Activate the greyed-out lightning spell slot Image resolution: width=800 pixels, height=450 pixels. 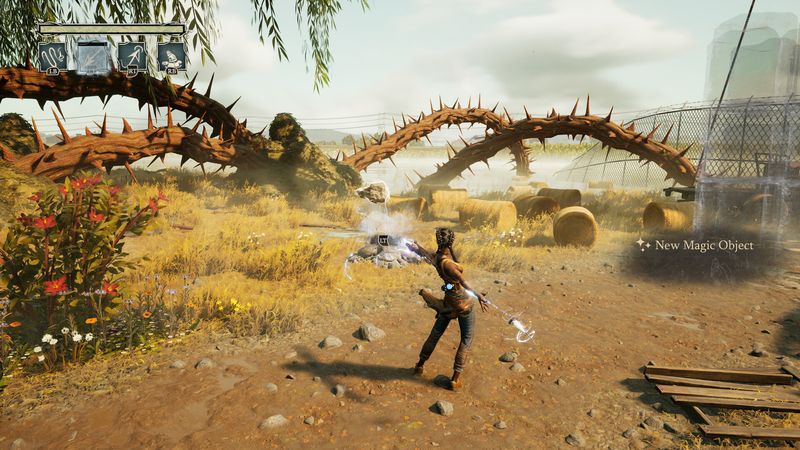coord(93,55)
